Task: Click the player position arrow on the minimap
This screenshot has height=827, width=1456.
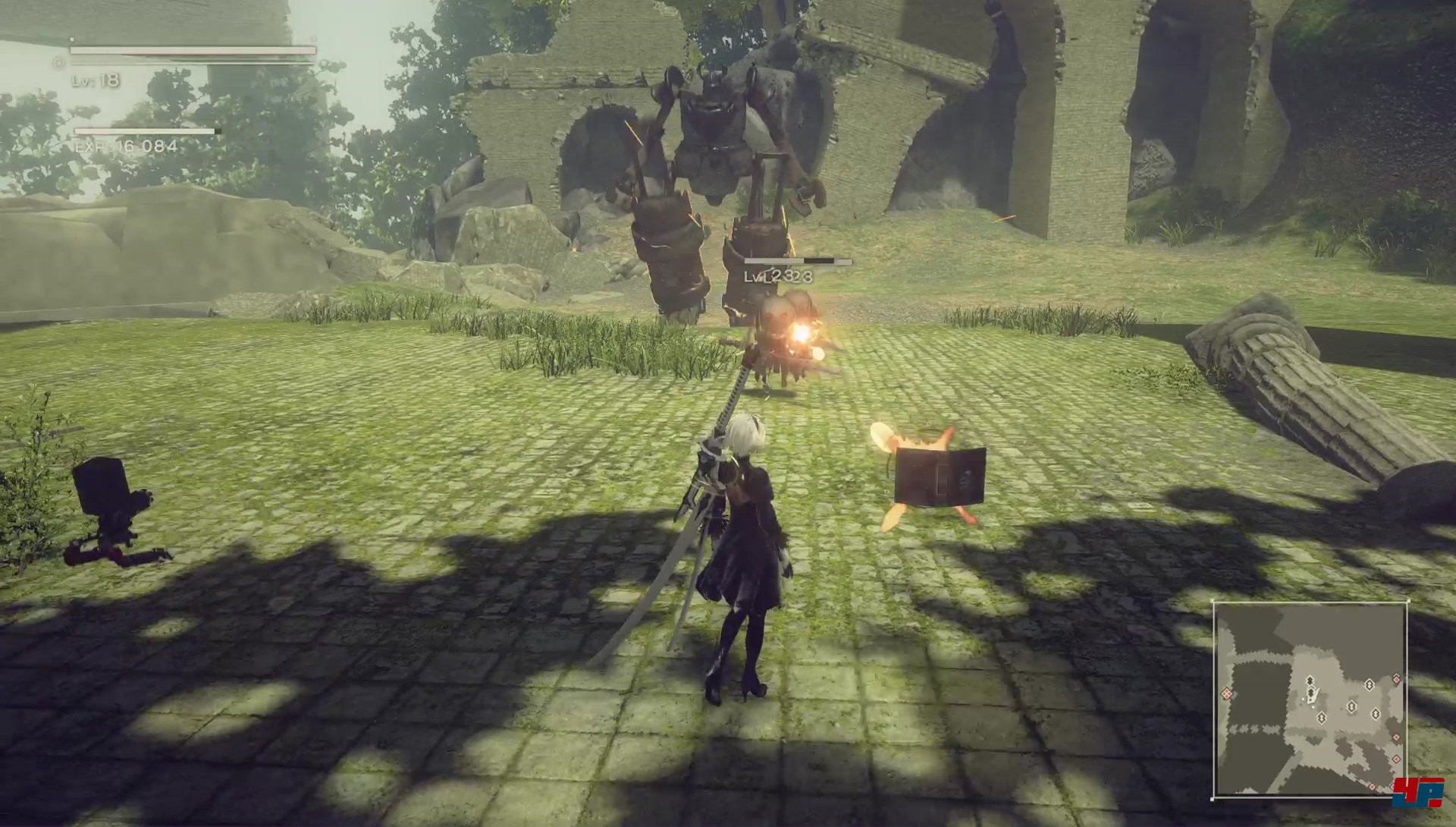Action: (x=1313, y=693)
